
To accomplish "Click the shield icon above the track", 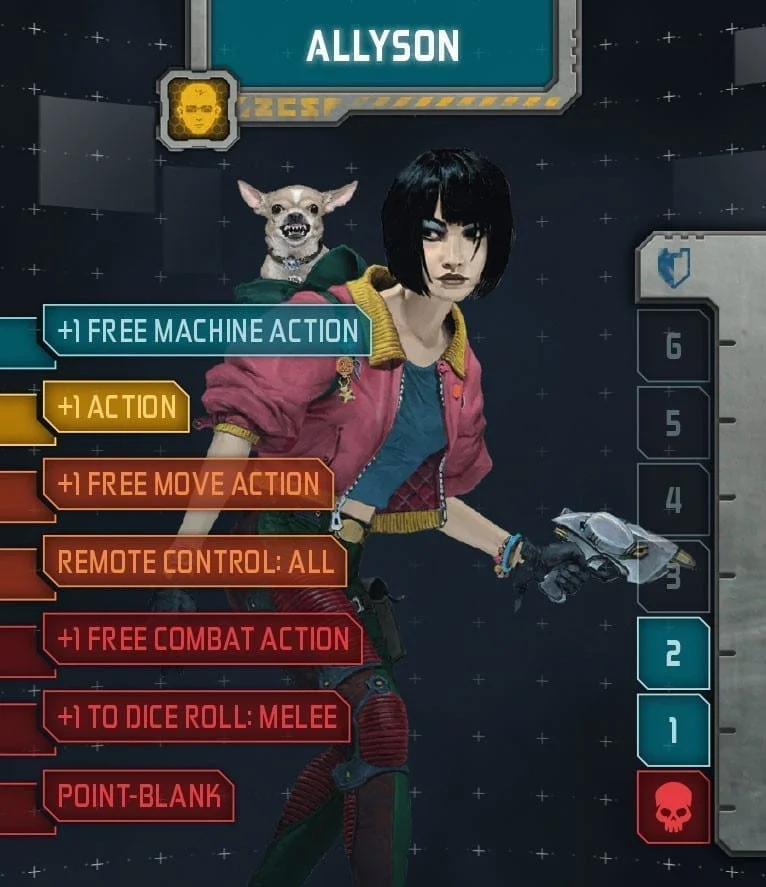I will pyautogui.click(x=673, y=268).
